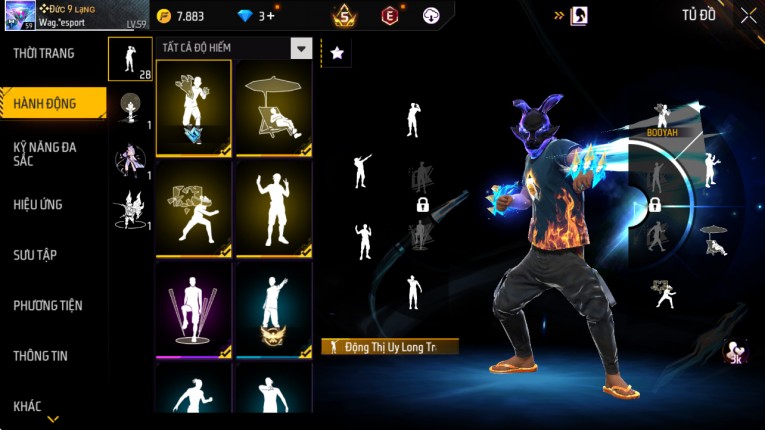Choose the Khác menu entry
Screen dimensions: 765x430
point(28,405)
